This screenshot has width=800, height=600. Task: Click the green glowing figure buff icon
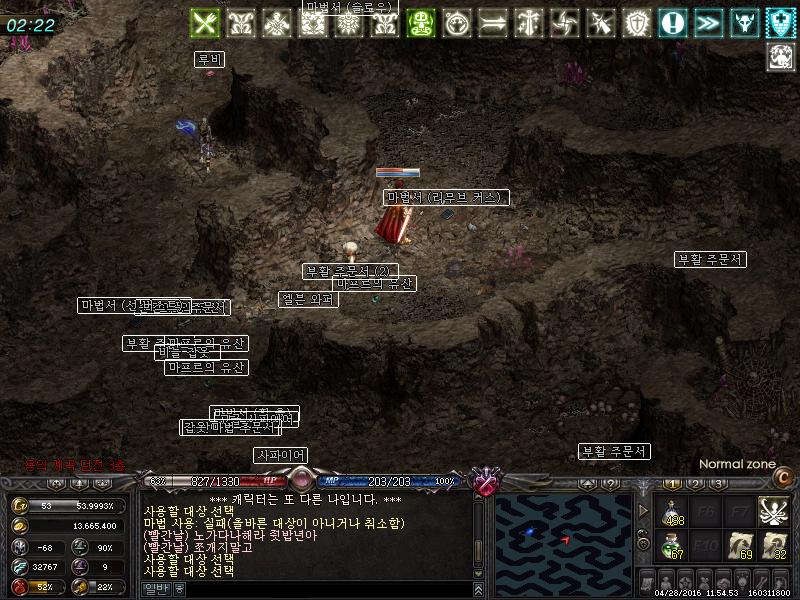(x=421, y=22)
